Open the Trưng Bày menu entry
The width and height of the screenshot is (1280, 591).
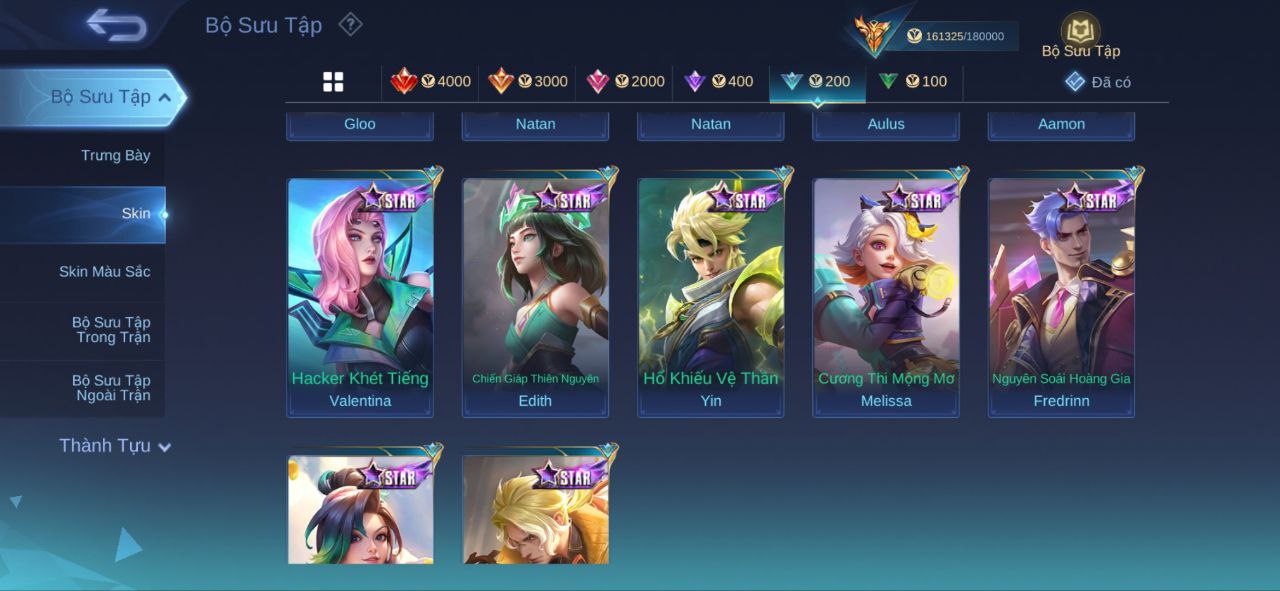115,155
